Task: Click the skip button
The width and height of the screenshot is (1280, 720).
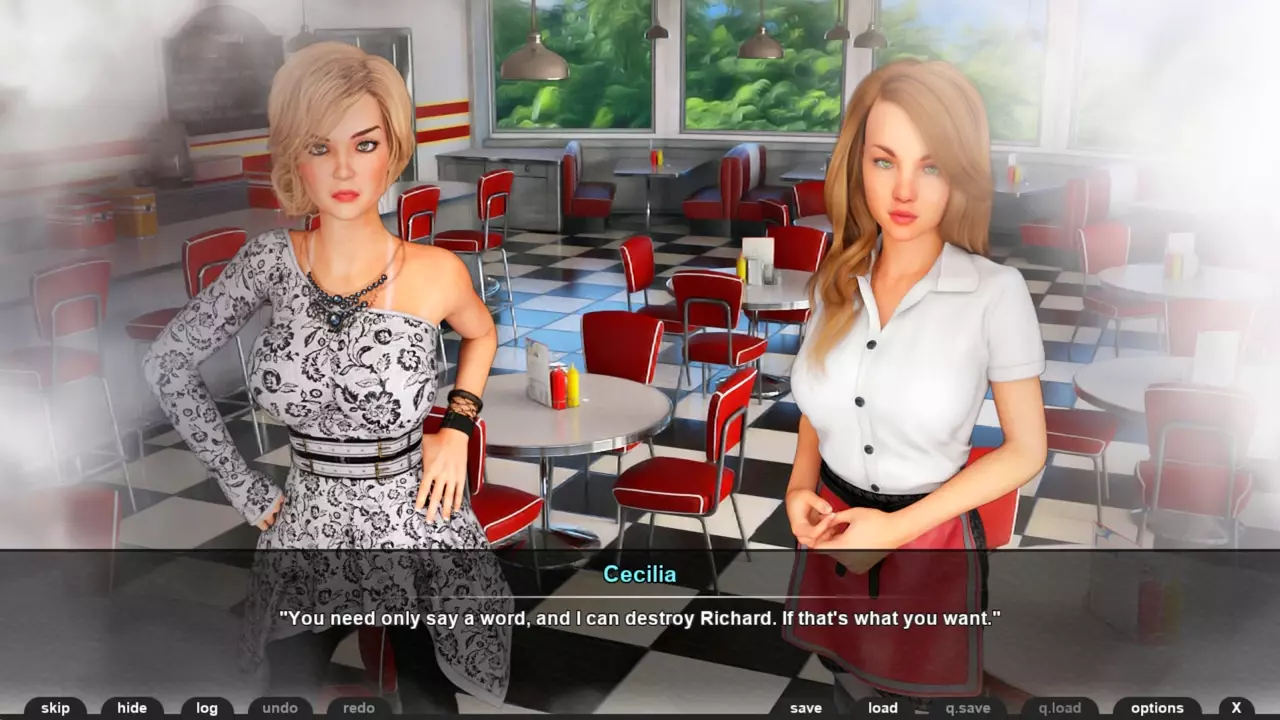Action: 55,708
